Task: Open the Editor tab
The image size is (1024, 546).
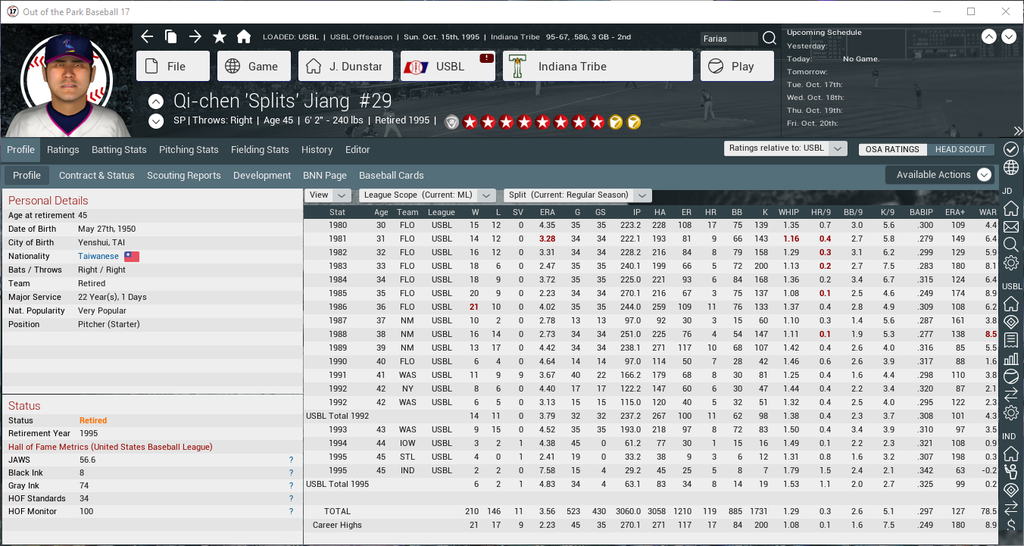Action: [x=358, y=150]
